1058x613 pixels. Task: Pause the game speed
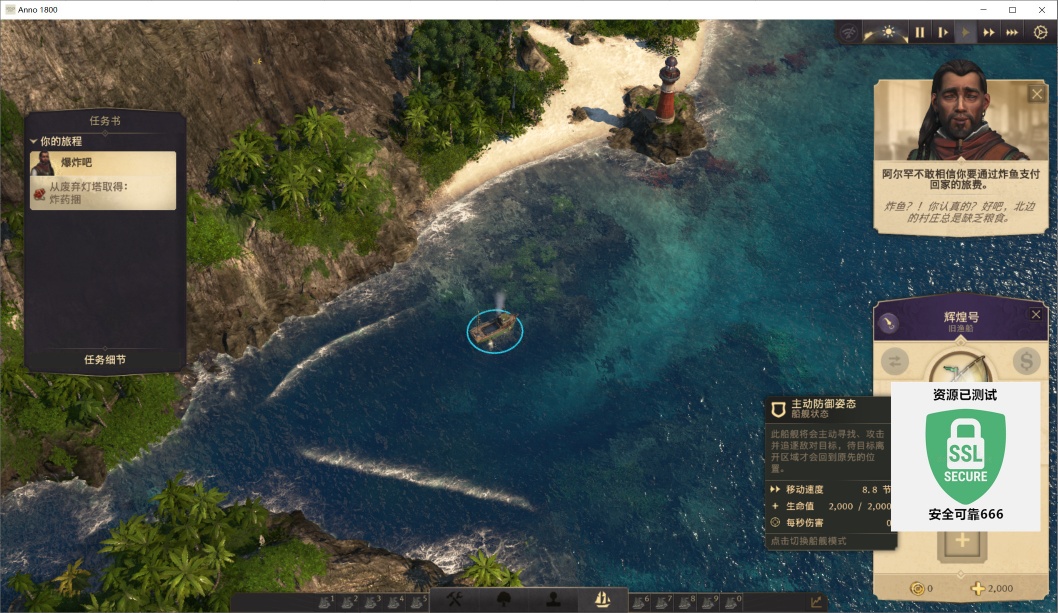(x=920, y=32)
